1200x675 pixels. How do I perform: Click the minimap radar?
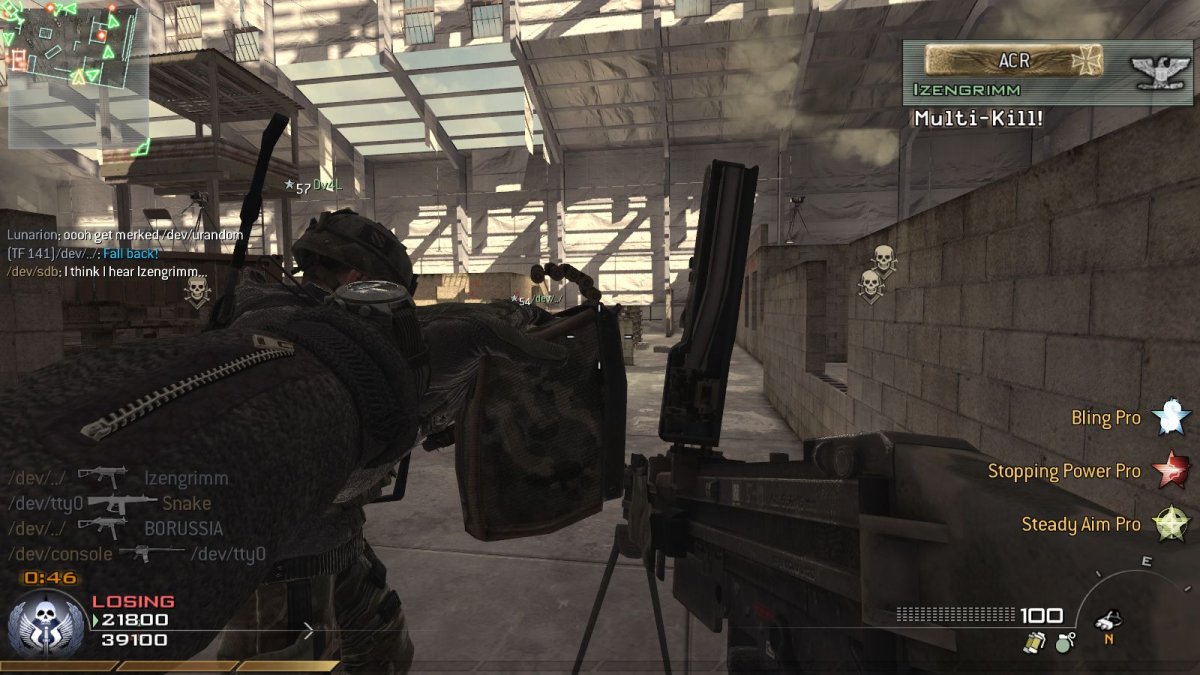click(x=76, y=74)
